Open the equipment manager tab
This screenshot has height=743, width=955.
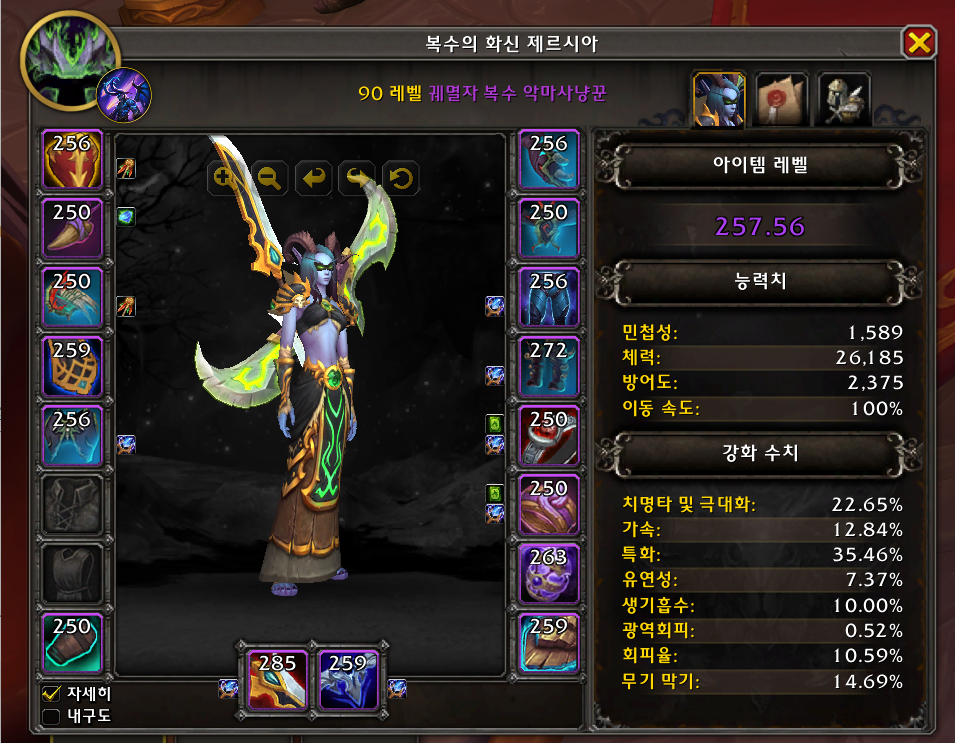[x=844, y=99]
